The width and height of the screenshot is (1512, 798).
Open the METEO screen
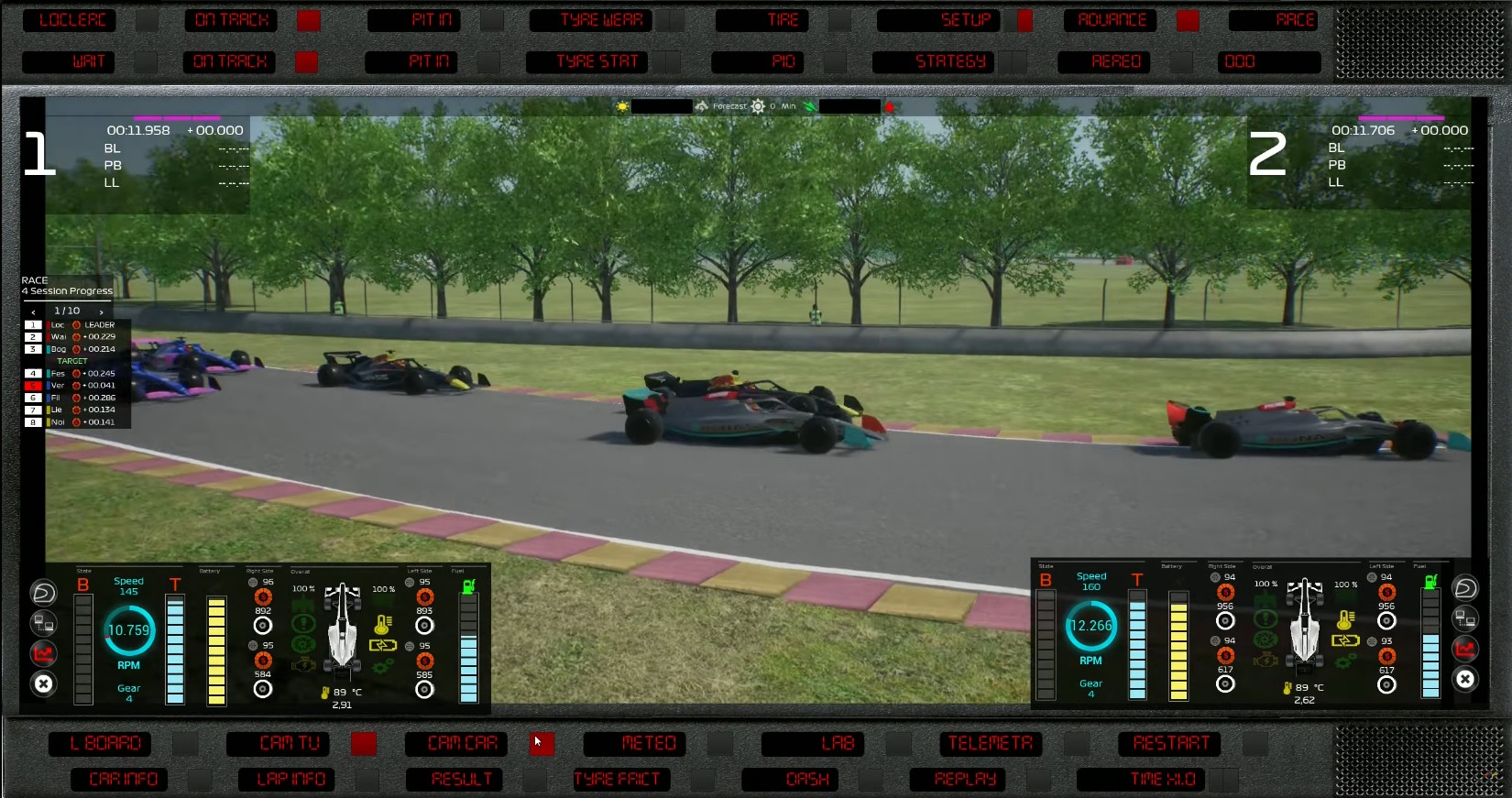[634, 744]
